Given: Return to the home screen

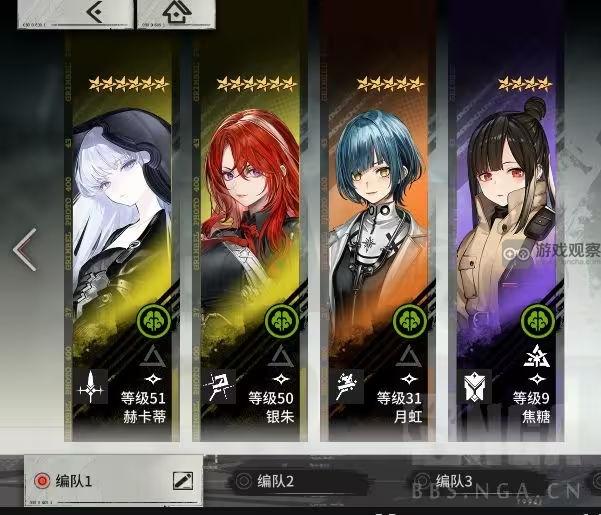Looking at the screenshot, I should pyautogui.click(x=176, y=13).
